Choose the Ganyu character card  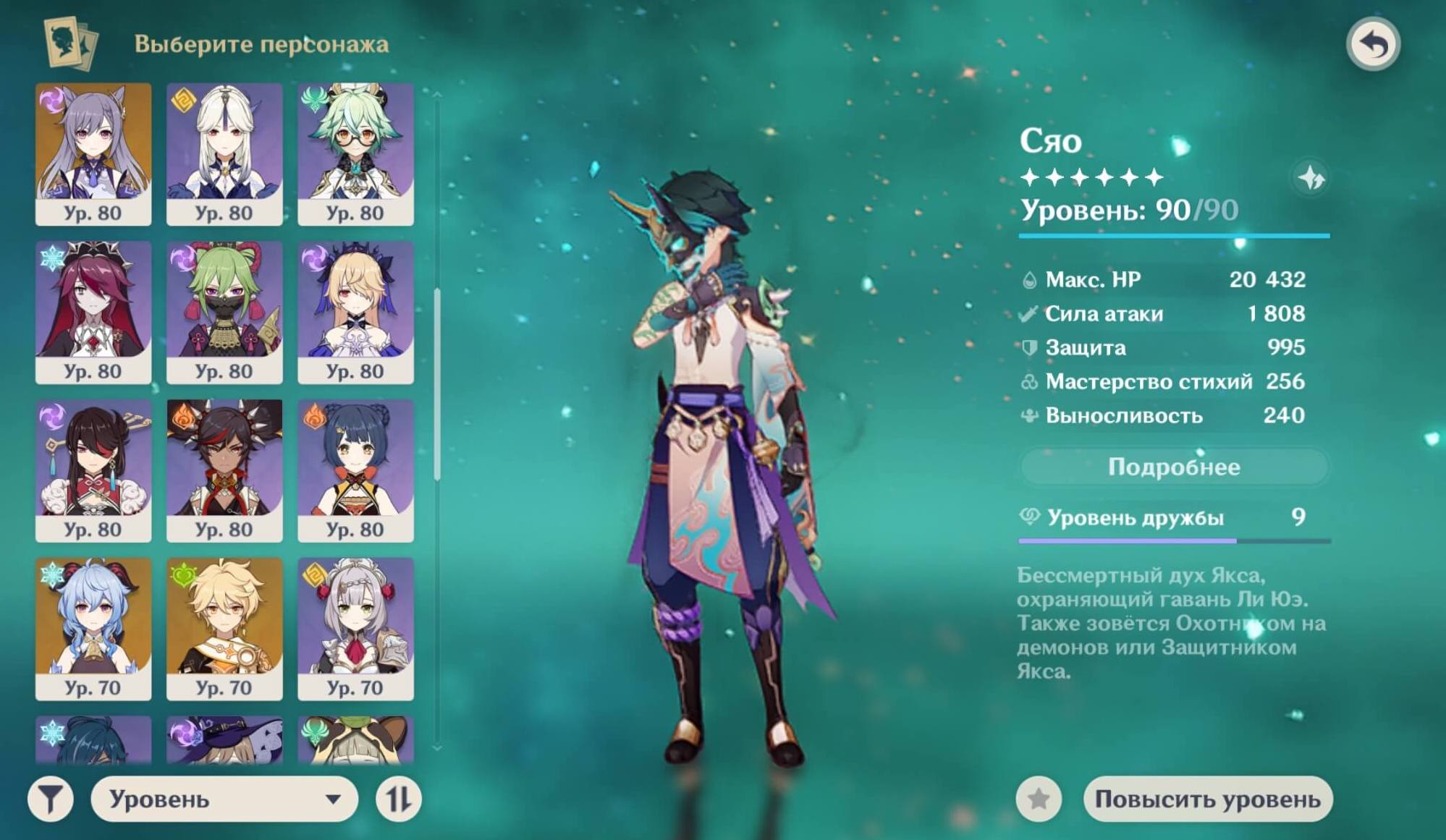pyautogui.click(x=93, y=628)
